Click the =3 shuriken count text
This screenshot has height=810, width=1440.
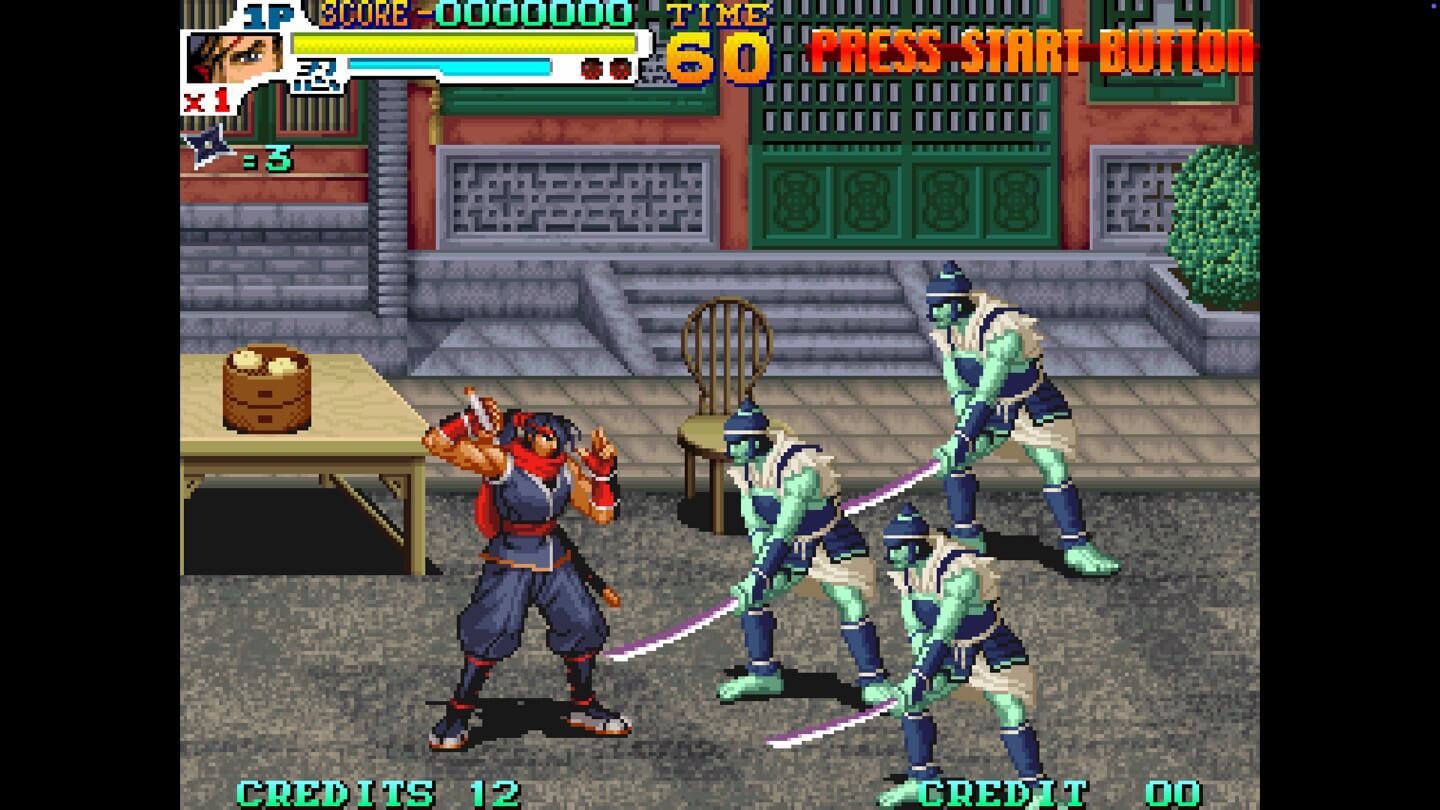click(x=266, y=158)
